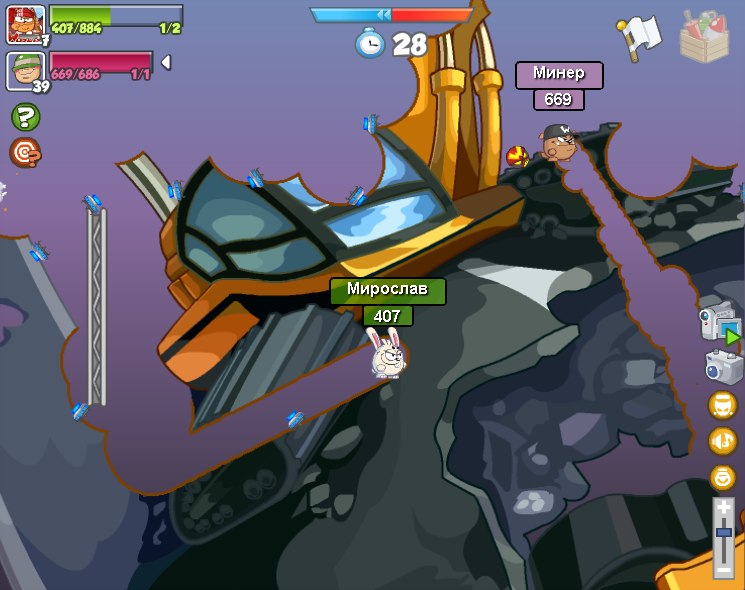Start video recording with the camcorder icon
Image resolution: width=745 pixels, height=590 pixels.
[720, 323]
